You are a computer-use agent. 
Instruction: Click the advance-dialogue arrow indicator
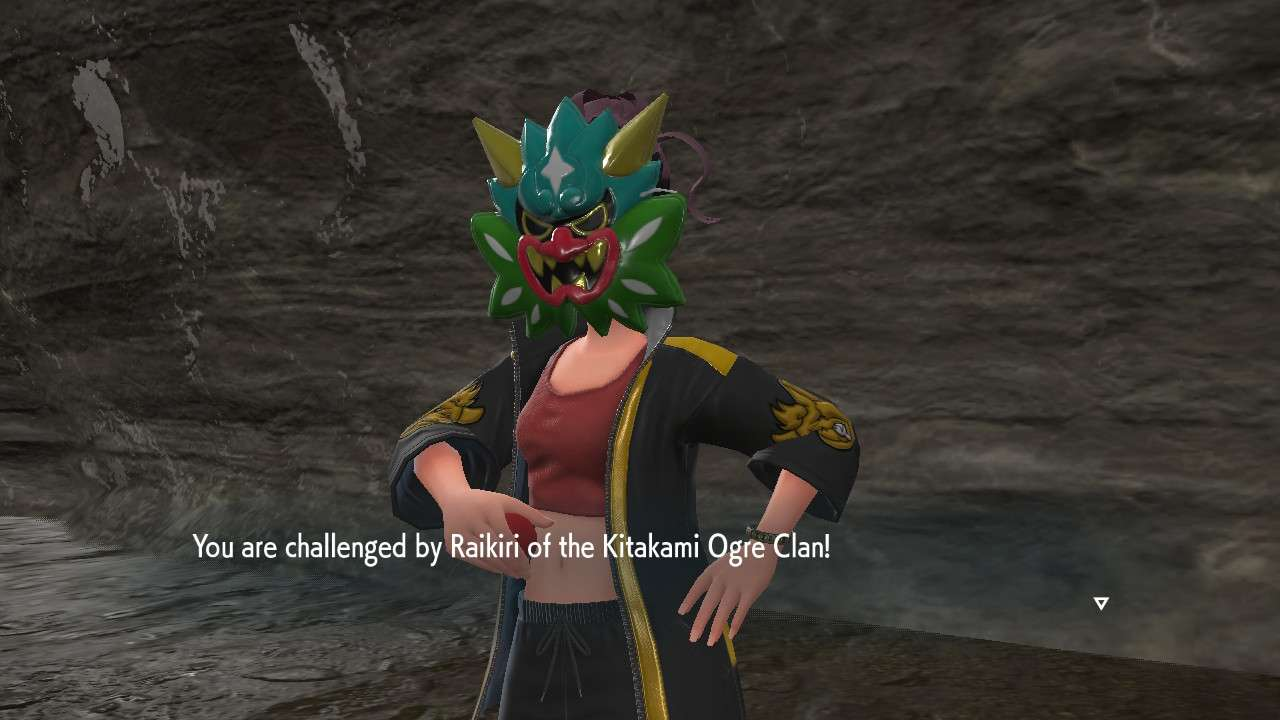coord(1100,602)
